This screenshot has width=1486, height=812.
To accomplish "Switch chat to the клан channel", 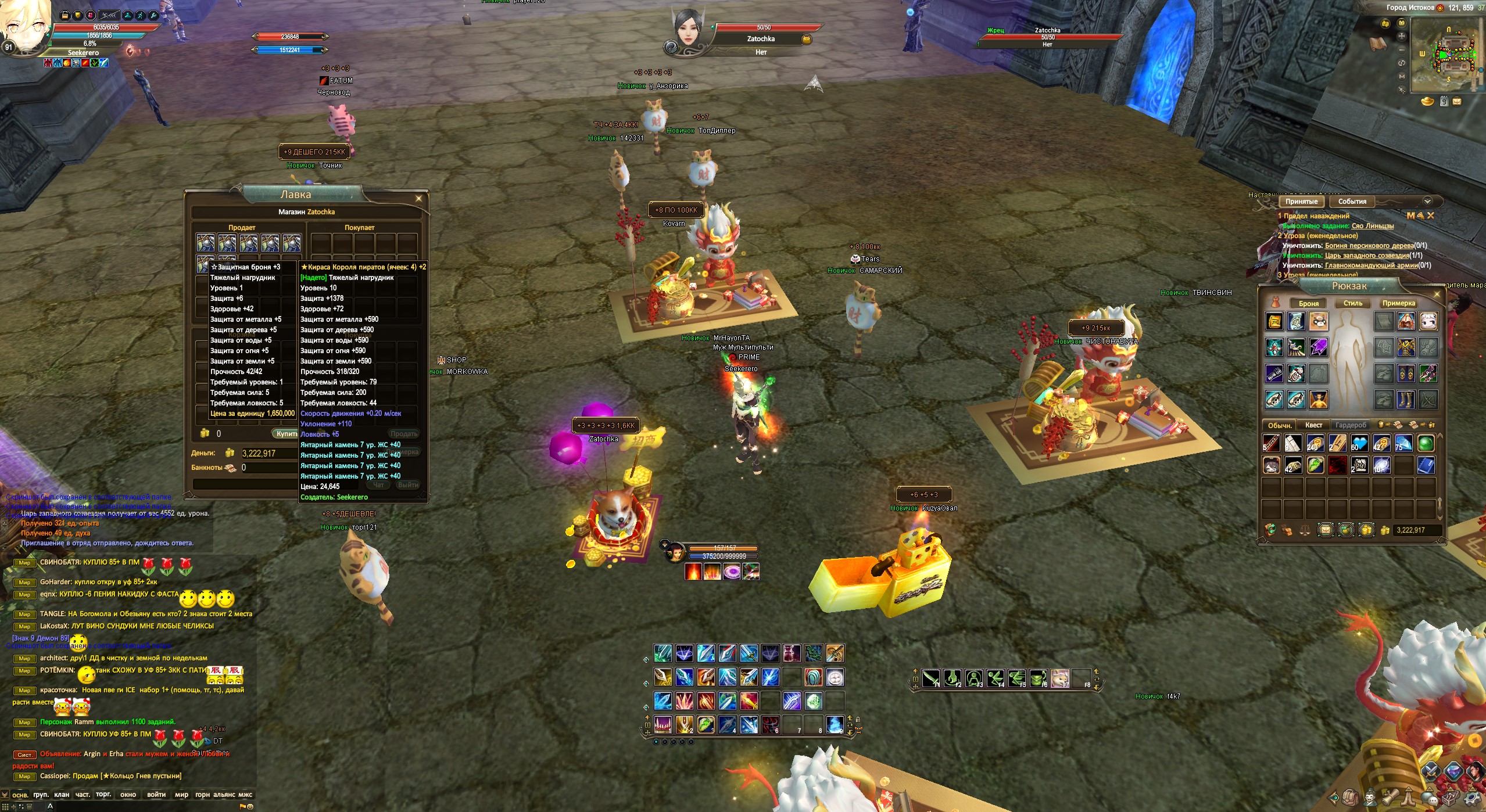I will click(x=61, y=795).
